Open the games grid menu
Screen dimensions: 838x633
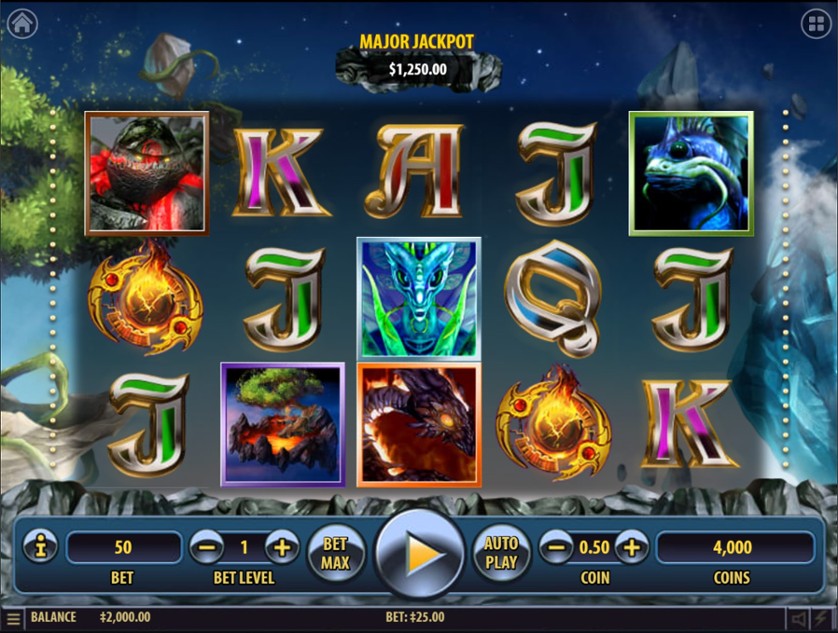point(815,22)
